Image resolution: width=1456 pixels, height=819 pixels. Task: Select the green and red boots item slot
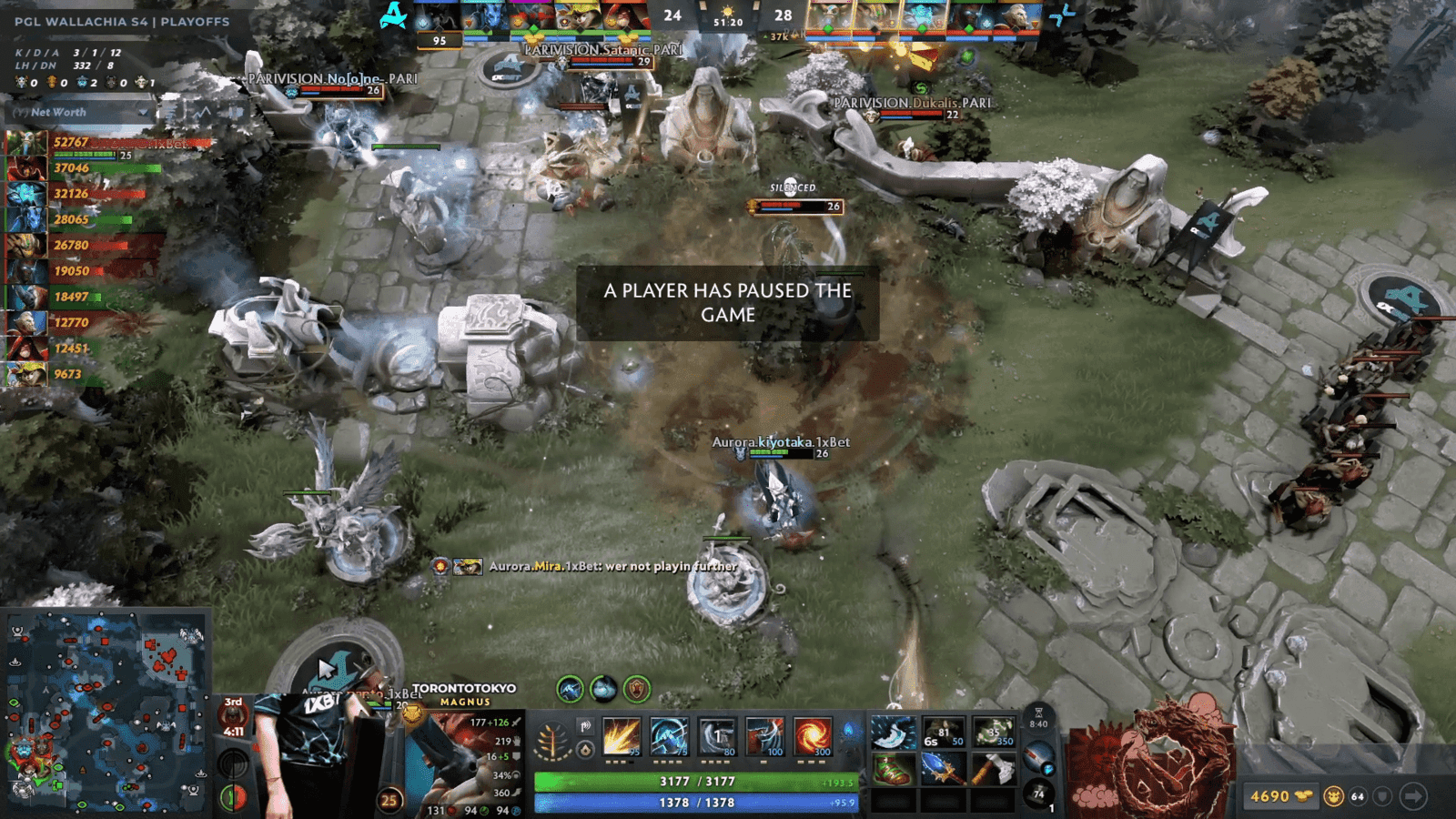point(892,771)
